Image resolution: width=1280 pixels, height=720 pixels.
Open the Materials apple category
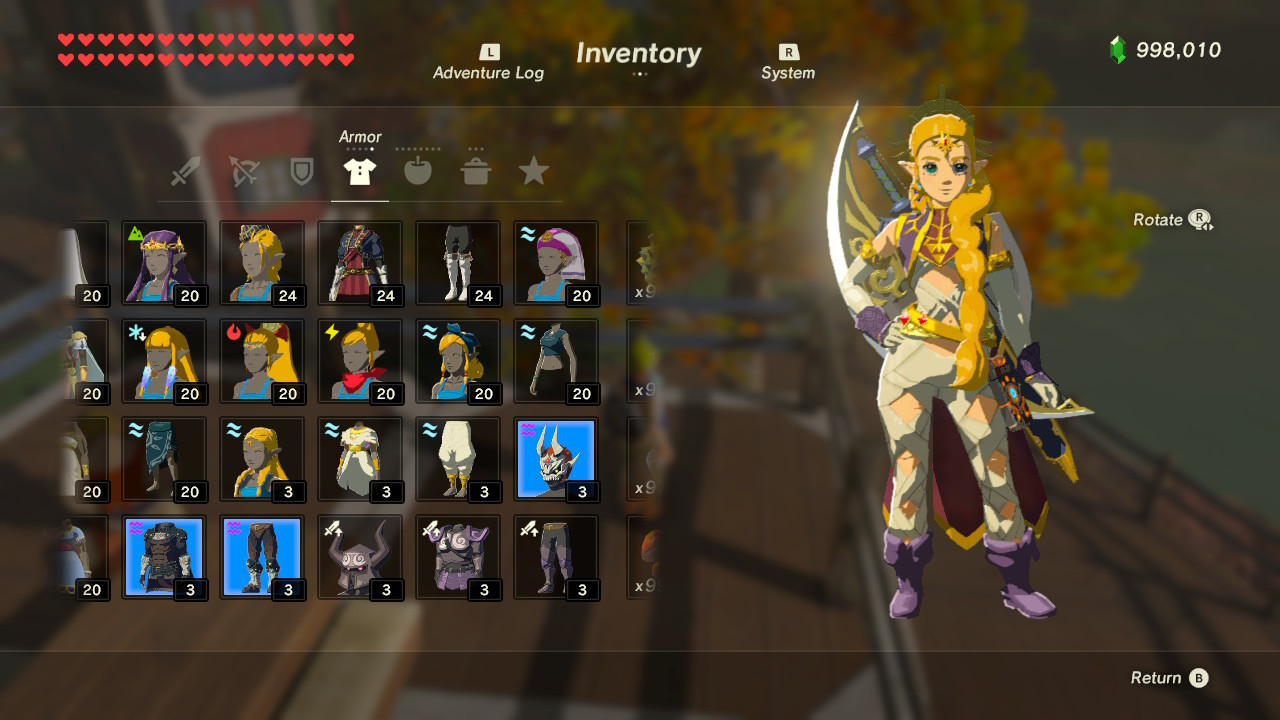click(x=418, y=170)
